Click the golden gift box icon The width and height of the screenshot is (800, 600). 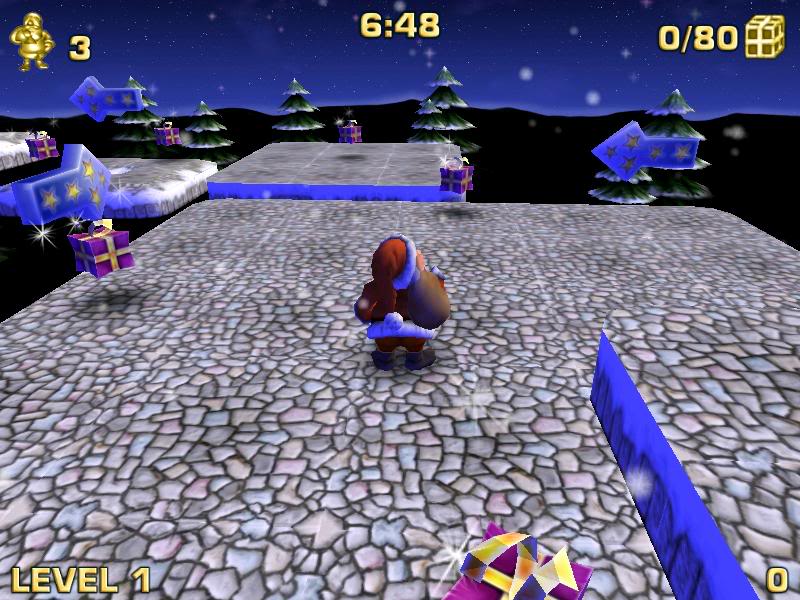coord(764,38)
